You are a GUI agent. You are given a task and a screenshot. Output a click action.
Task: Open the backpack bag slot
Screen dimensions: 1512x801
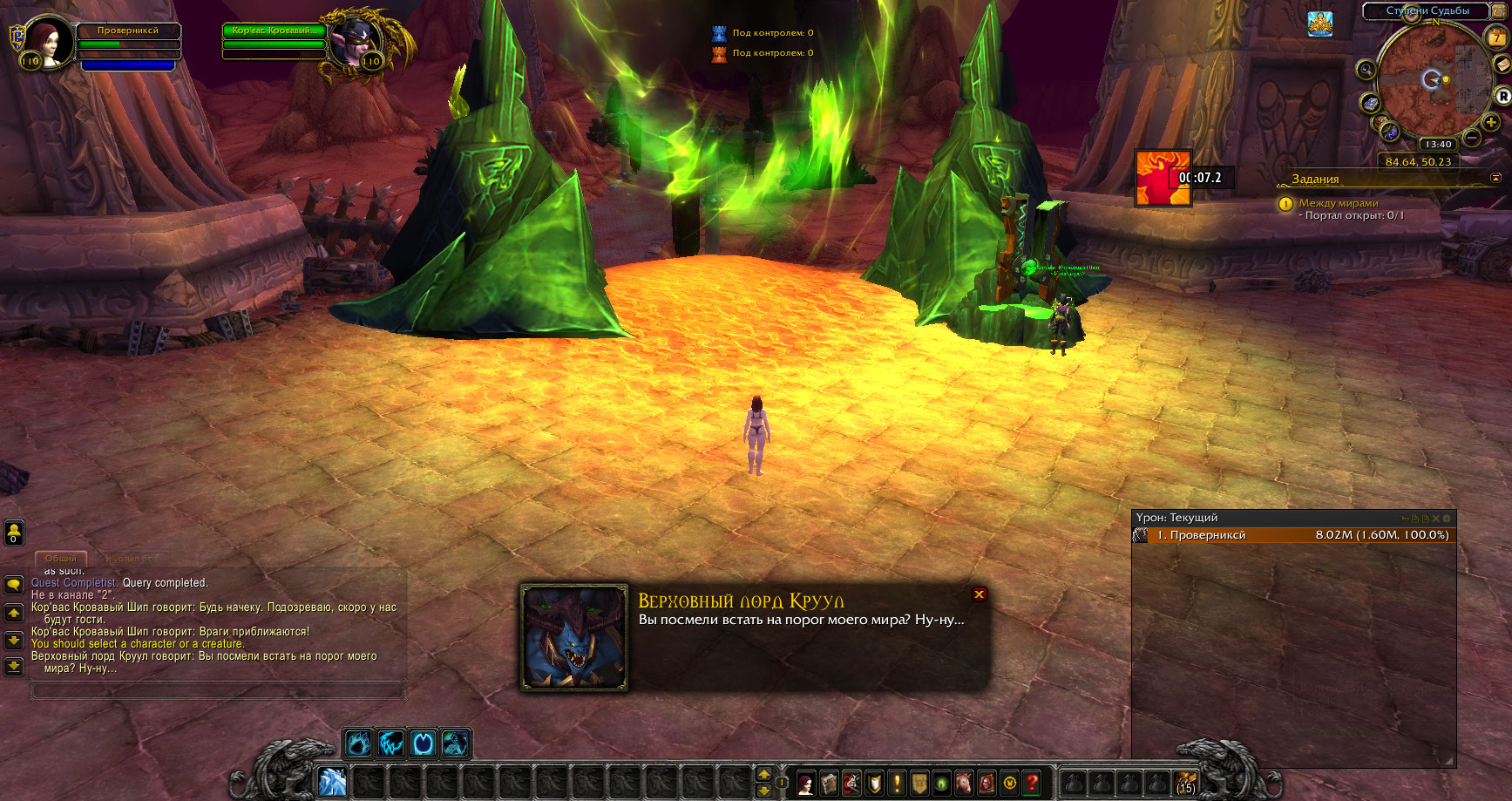click(1185, 783)
